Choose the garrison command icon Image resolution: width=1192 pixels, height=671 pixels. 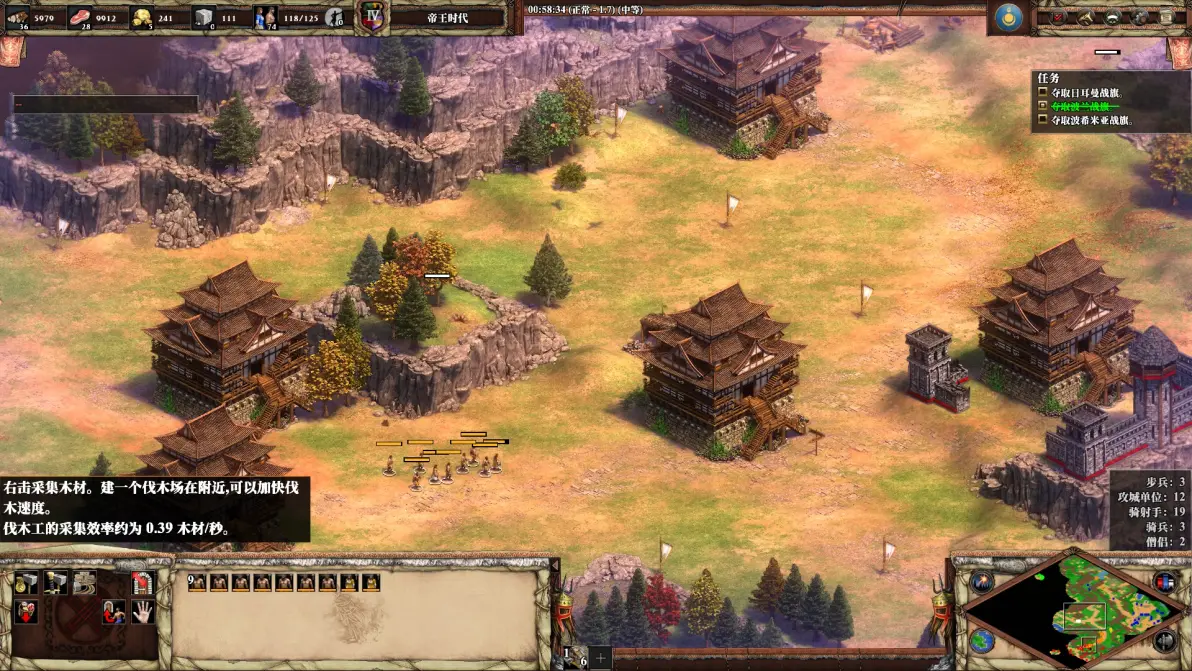(143, 584)
